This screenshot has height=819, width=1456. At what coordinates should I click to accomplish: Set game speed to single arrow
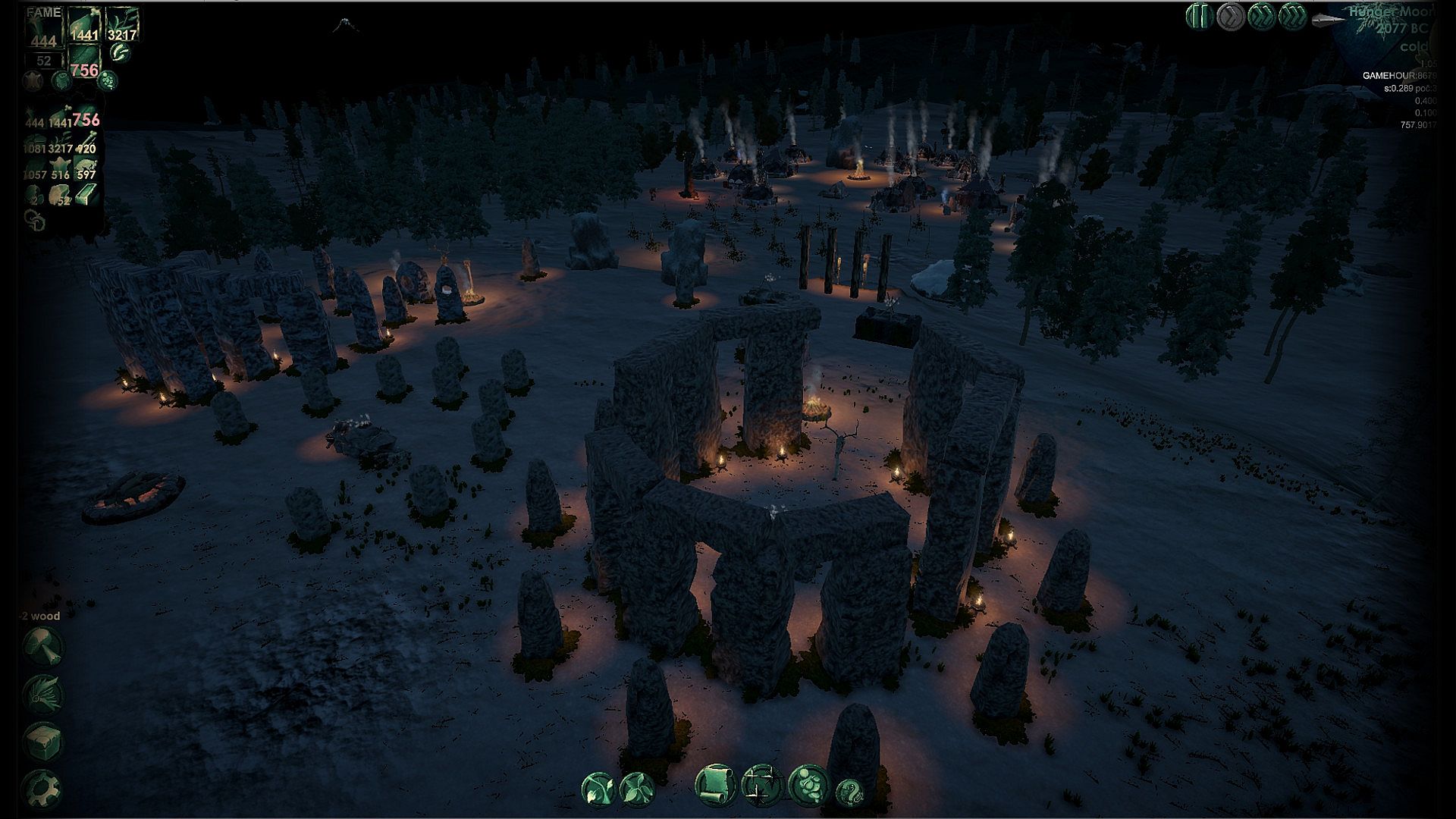pos(1230,16)
